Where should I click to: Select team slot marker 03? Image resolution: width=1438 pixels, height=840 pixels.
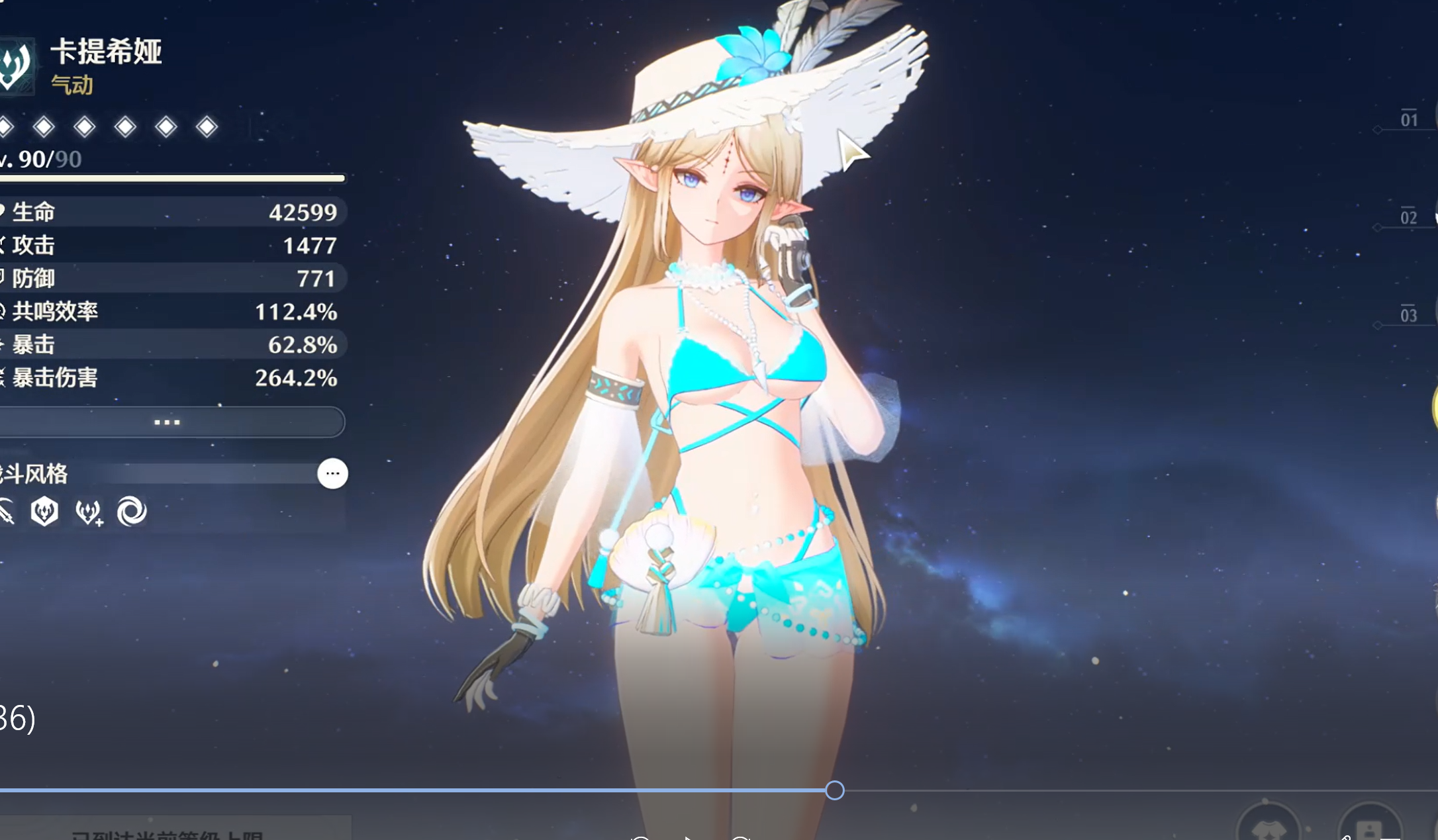coord(1409,316)
